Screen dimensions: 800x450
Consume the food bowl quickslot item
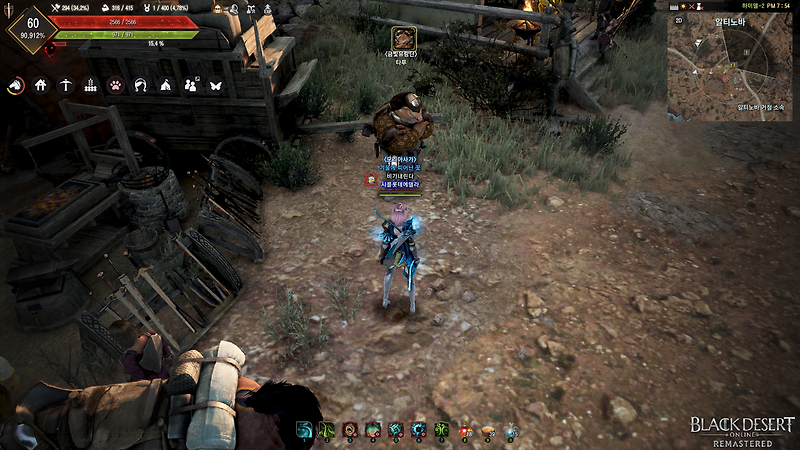[487, 430]
